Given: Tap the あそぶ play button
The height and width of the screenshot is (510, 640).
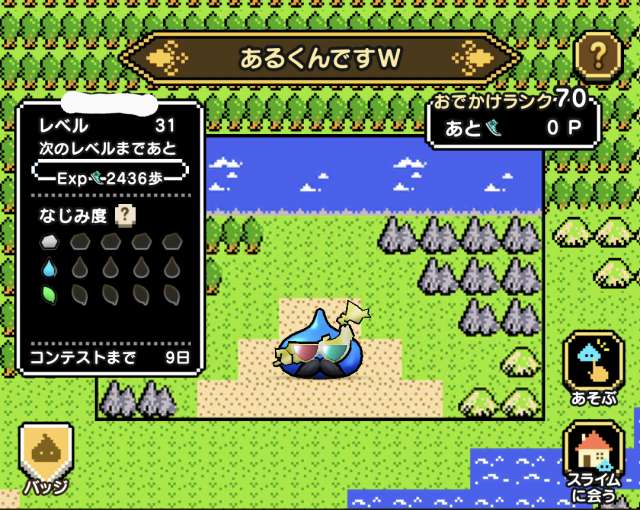Looking at the screenshot, I should coord(593,368).
